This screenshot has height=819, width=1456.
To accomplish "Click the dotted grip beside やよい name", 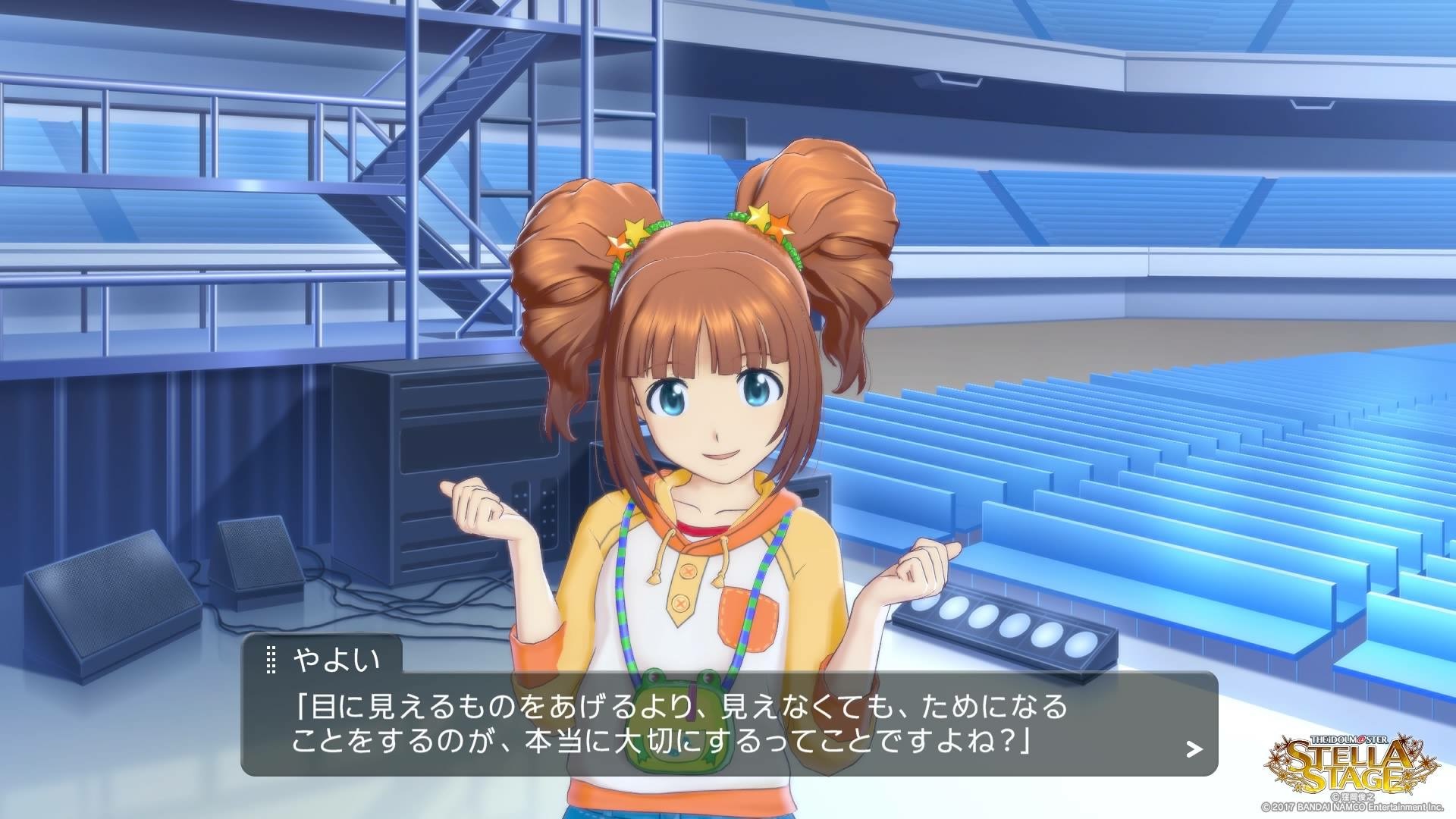I will point(271,661).
